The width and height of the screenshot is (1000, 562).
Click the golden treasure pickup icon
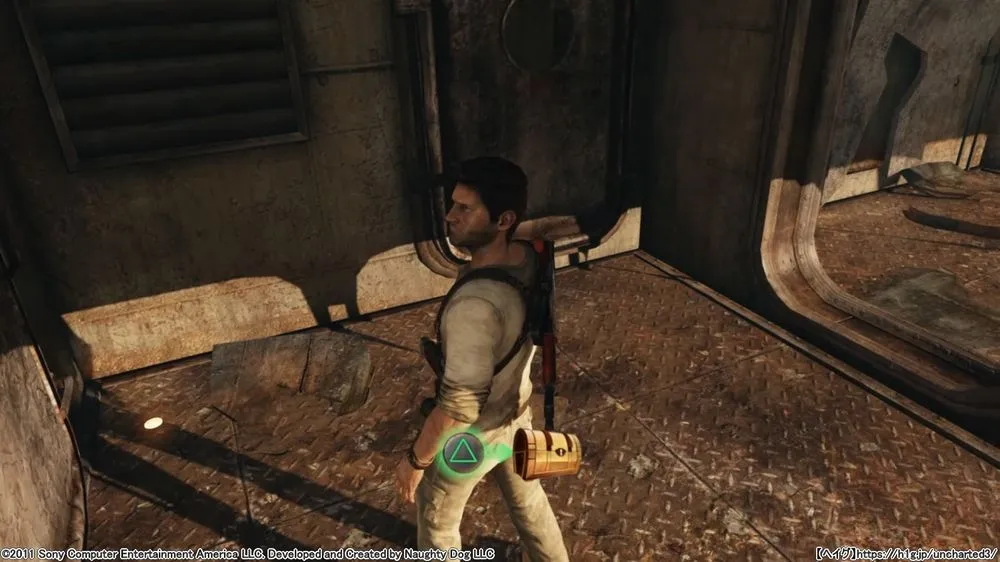547,454
